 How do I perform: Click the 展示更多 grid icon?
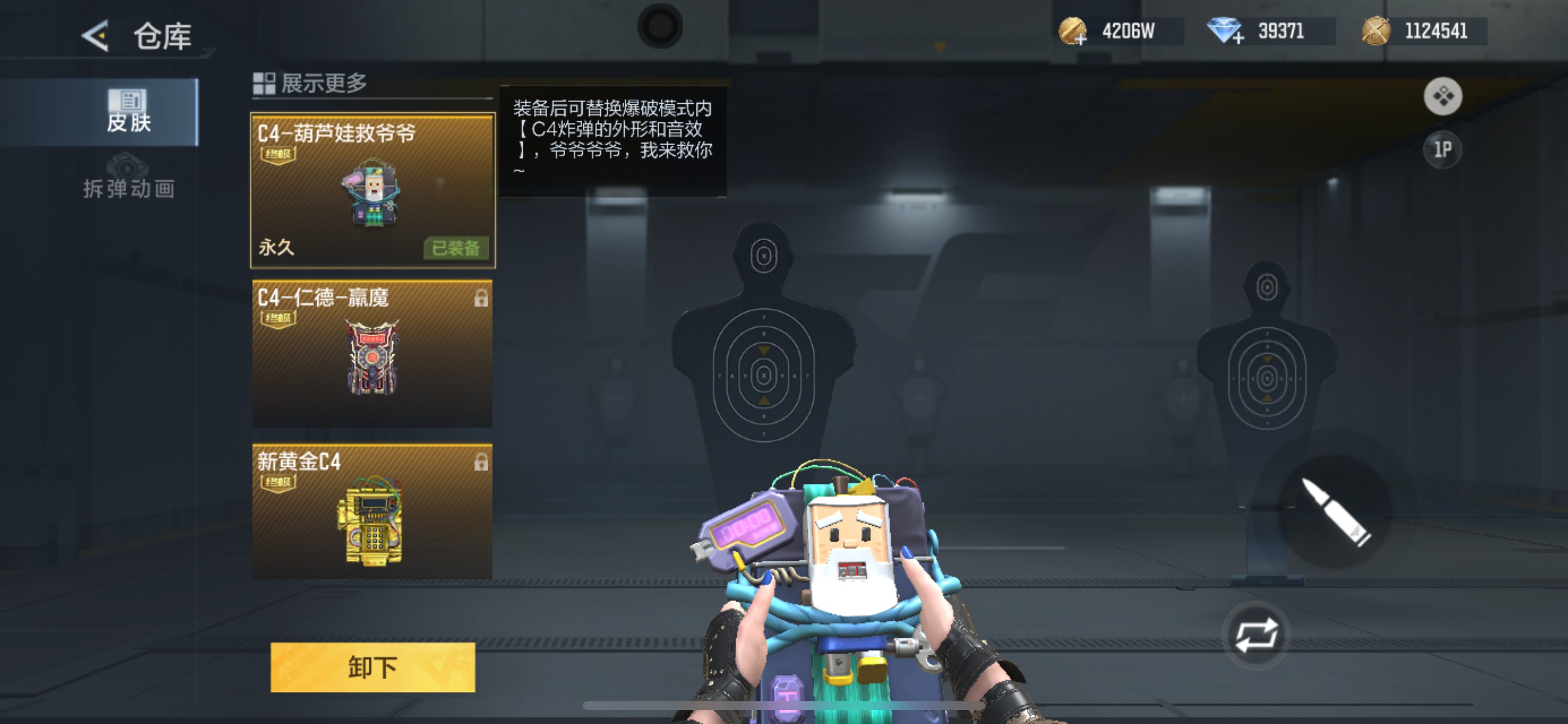263,84
